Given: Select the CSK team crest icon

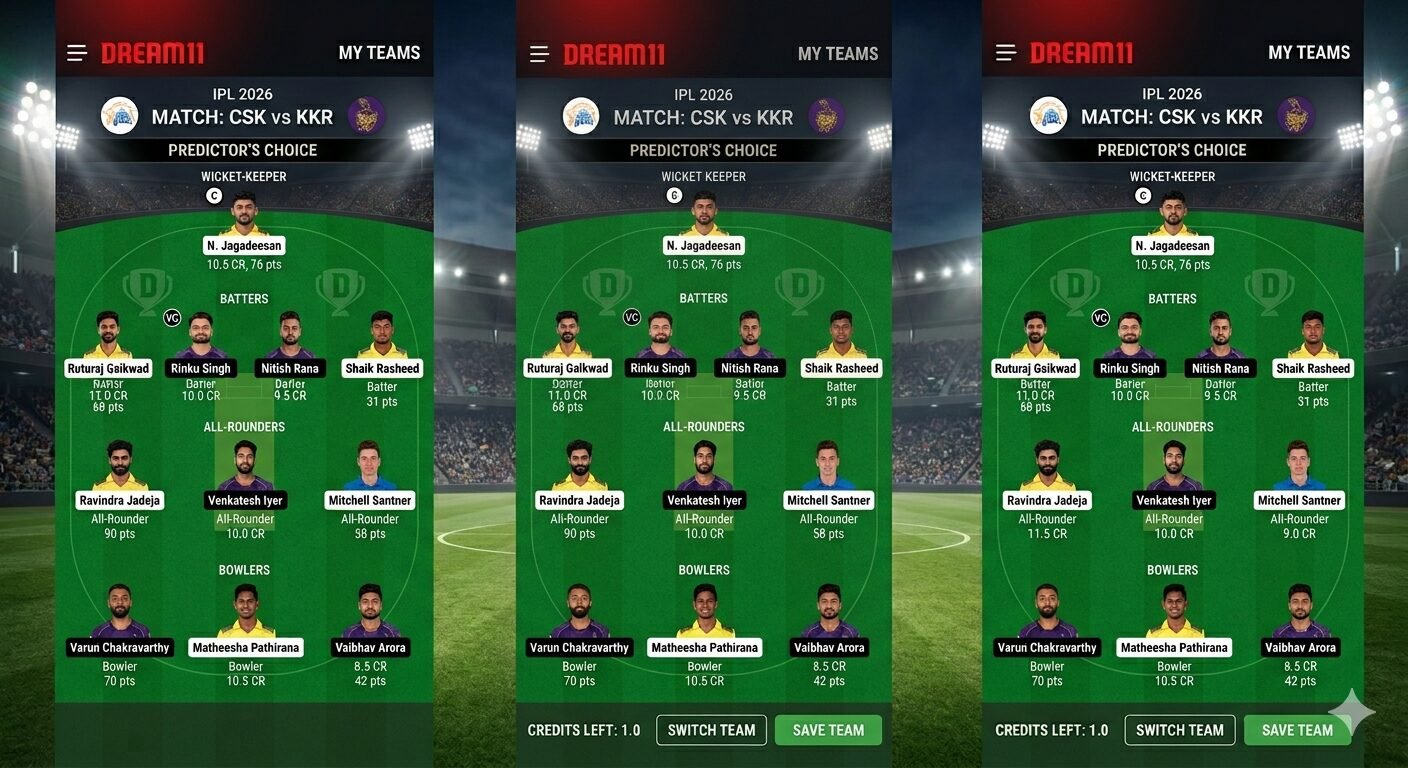Looking at the screenshot, I should [120, 114].
